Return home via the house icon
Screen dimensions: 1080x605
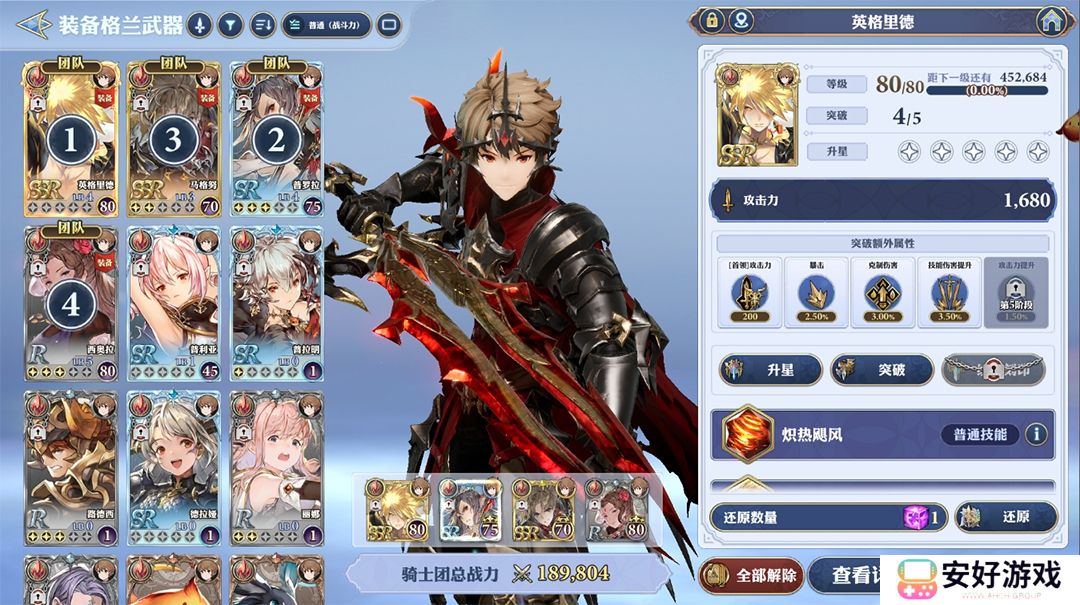click(x=1049, y=20)
